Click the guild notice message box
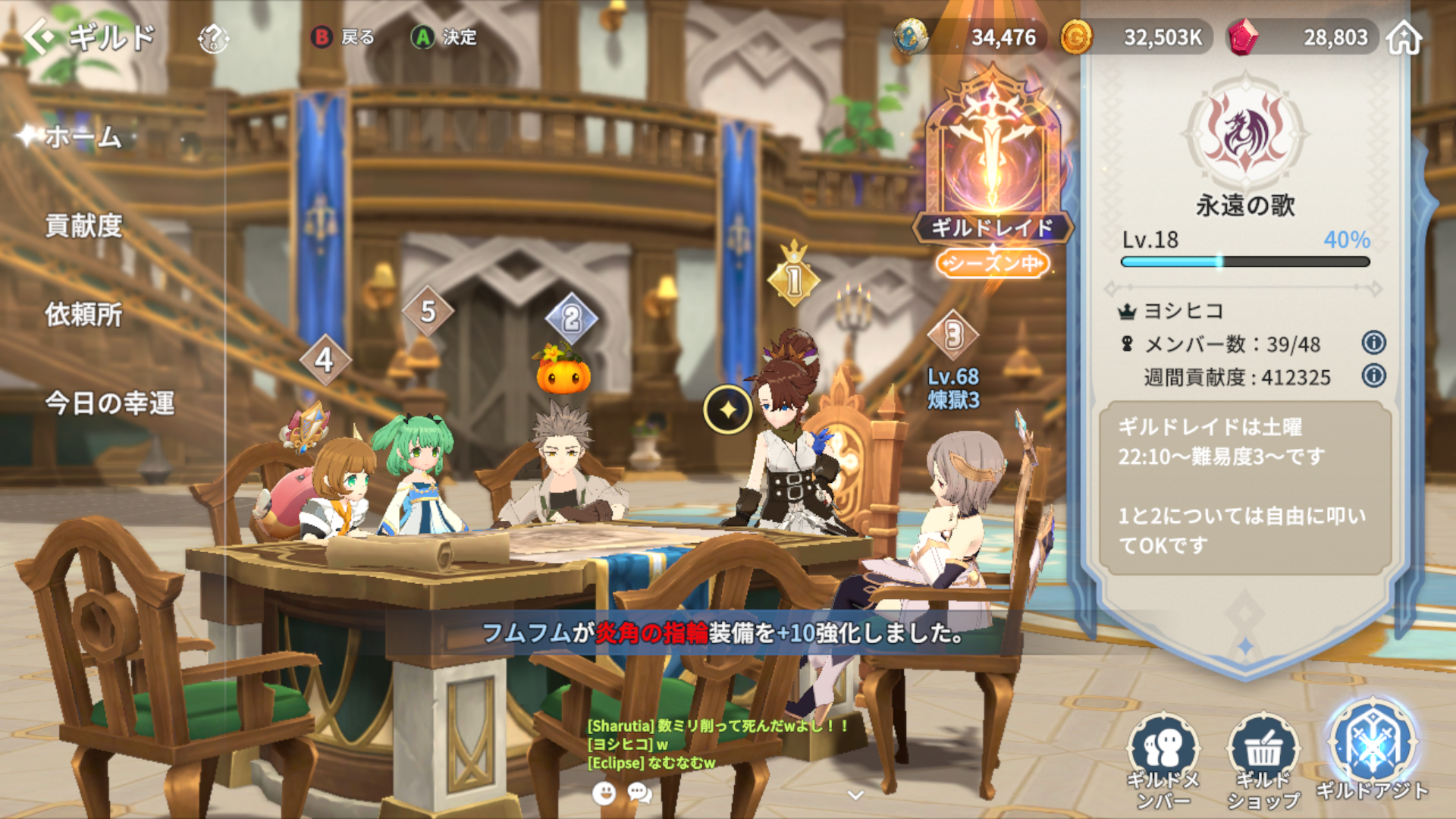This screenshot has width=1456, height=819. pyautogui.click(x=1244, y=487)
